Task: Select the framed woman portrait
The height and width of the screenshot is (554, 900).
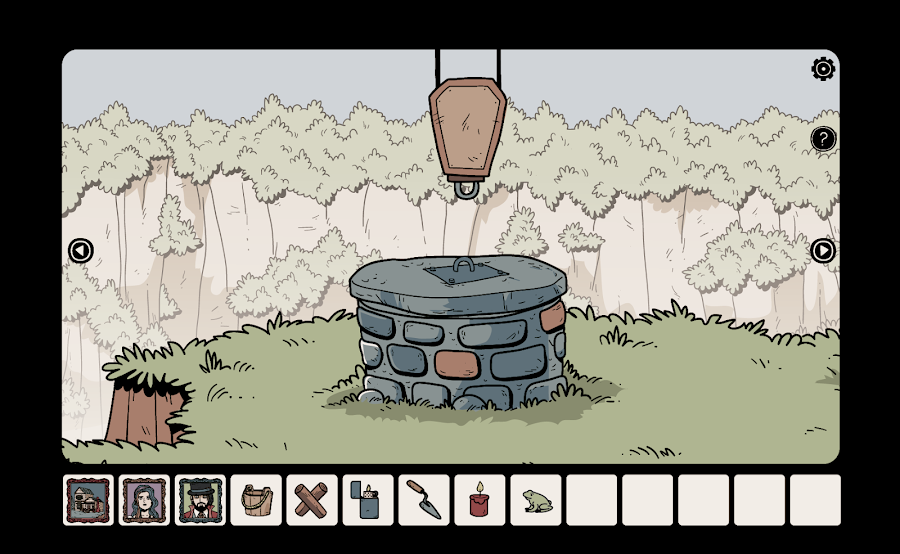Action: (x=144, y=499)
